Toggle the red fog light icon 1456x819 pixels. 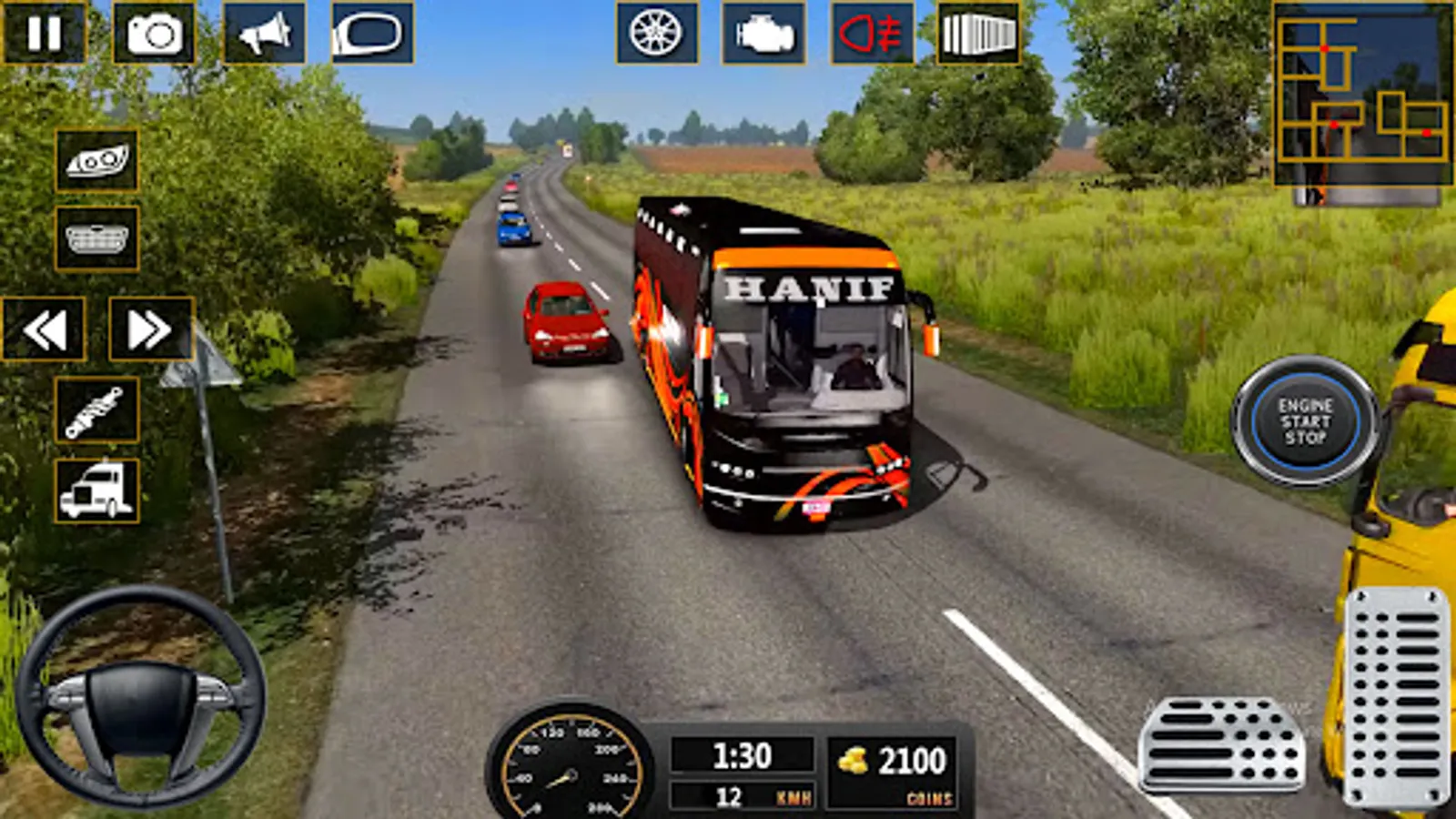pos(872,34)
